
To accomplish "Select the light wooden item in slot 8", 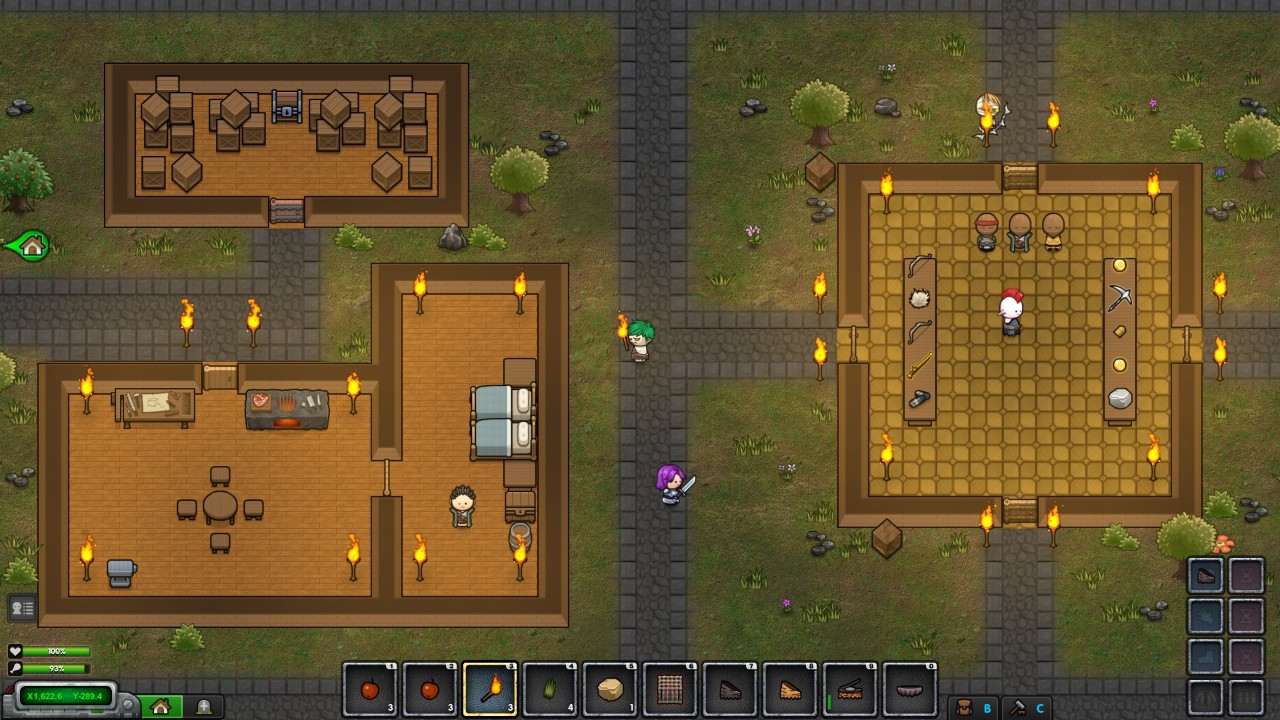I will click(x=790, y=689).
